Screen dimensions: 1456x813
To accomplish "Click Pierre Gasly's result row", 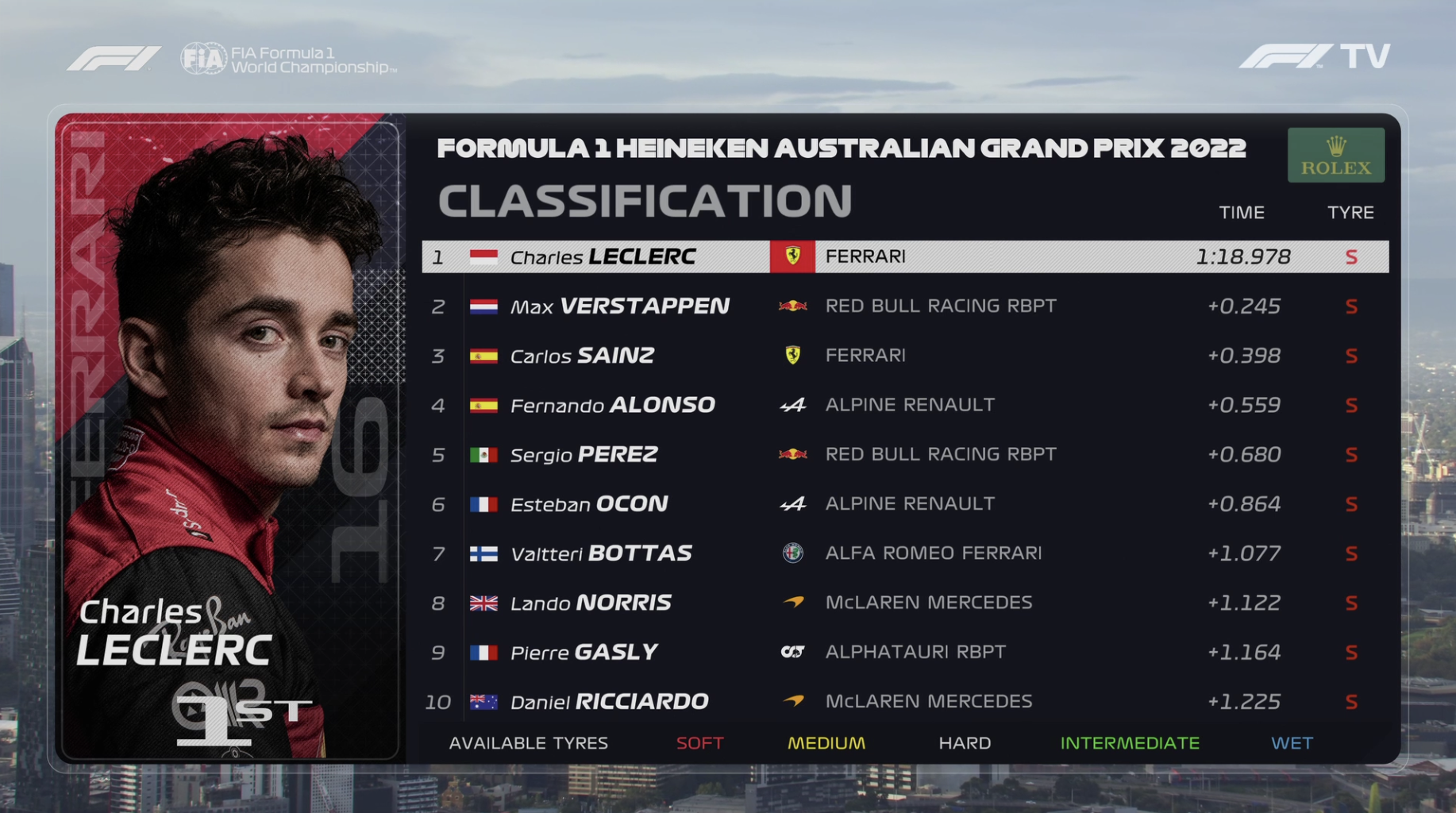I will [x=905, y=652].
